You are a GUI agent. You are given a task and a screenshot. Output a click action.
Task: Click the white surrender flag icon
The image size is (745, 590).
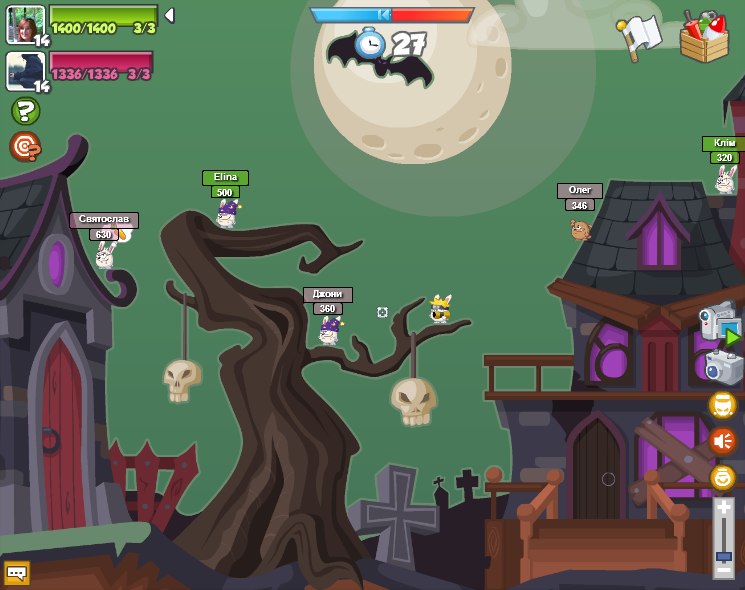coord(638,36)
